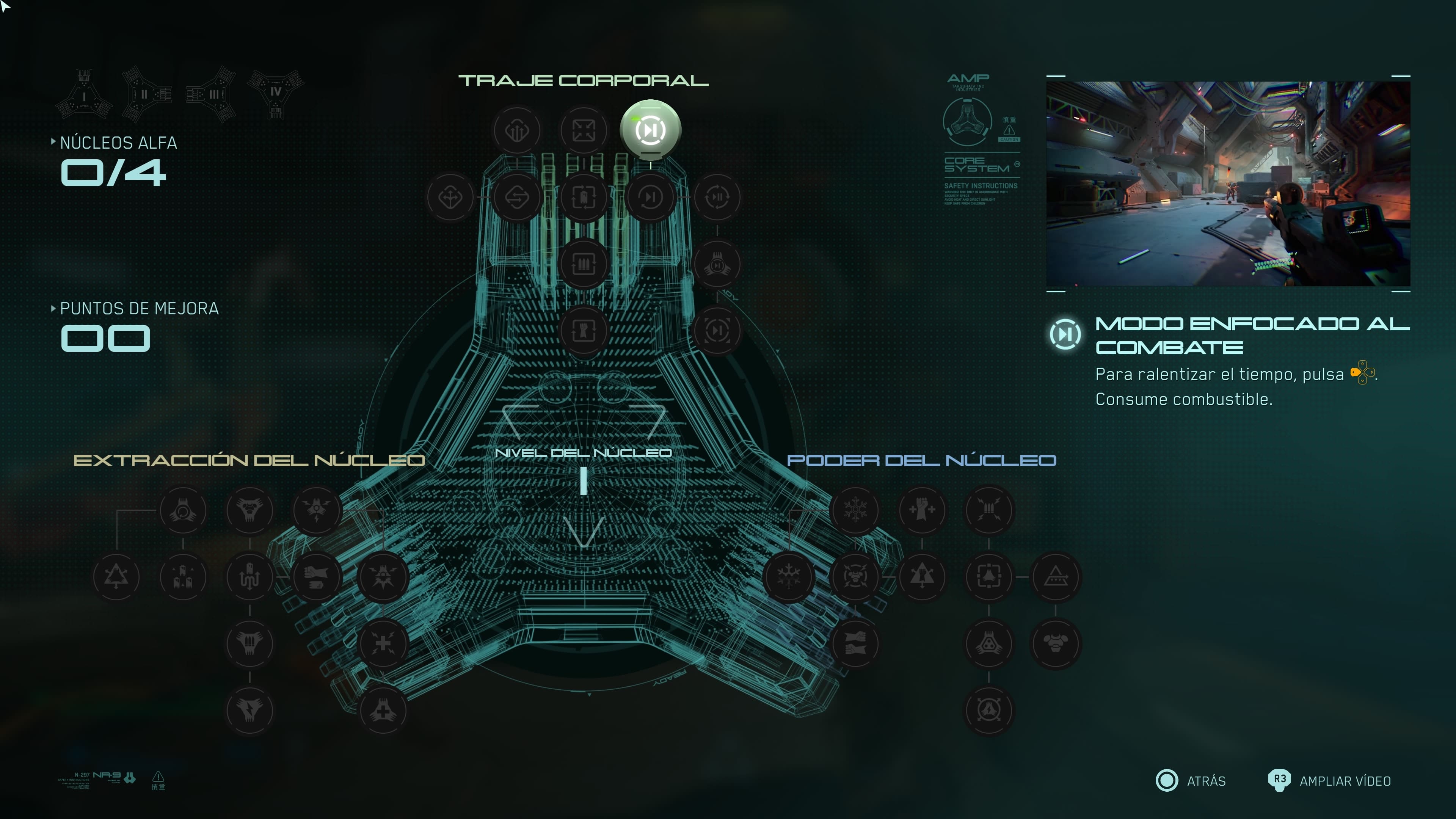The height and width of the screenshot is (819, 1456).
Task: Choose the striped triangle with arrow node
Action: tap(1055, 577)
